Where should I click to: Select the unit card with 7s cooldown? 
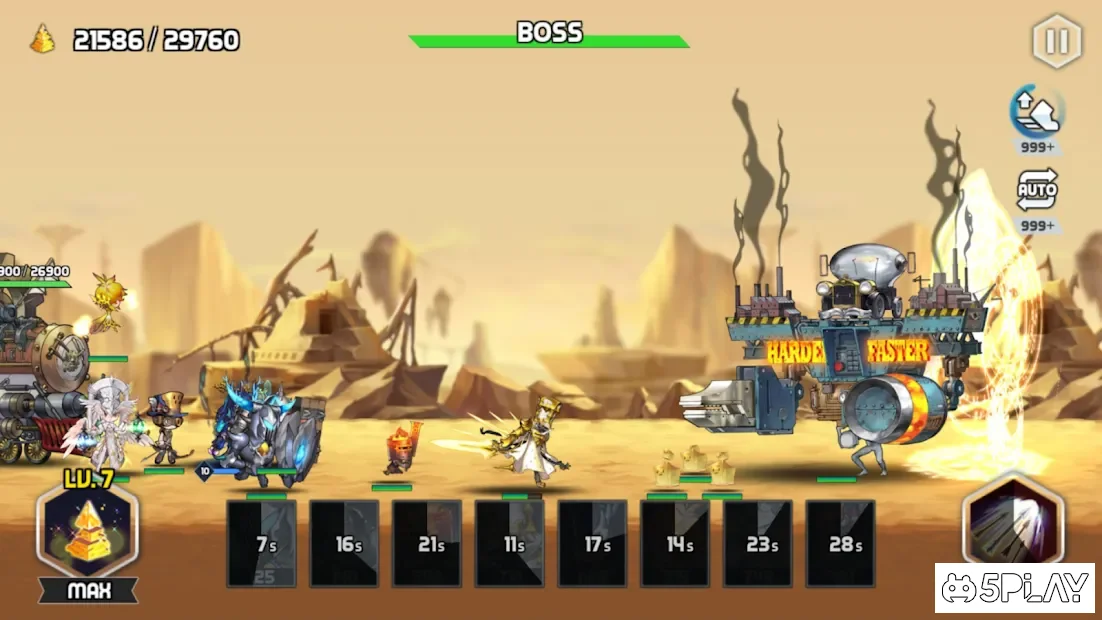coord(262,543)
